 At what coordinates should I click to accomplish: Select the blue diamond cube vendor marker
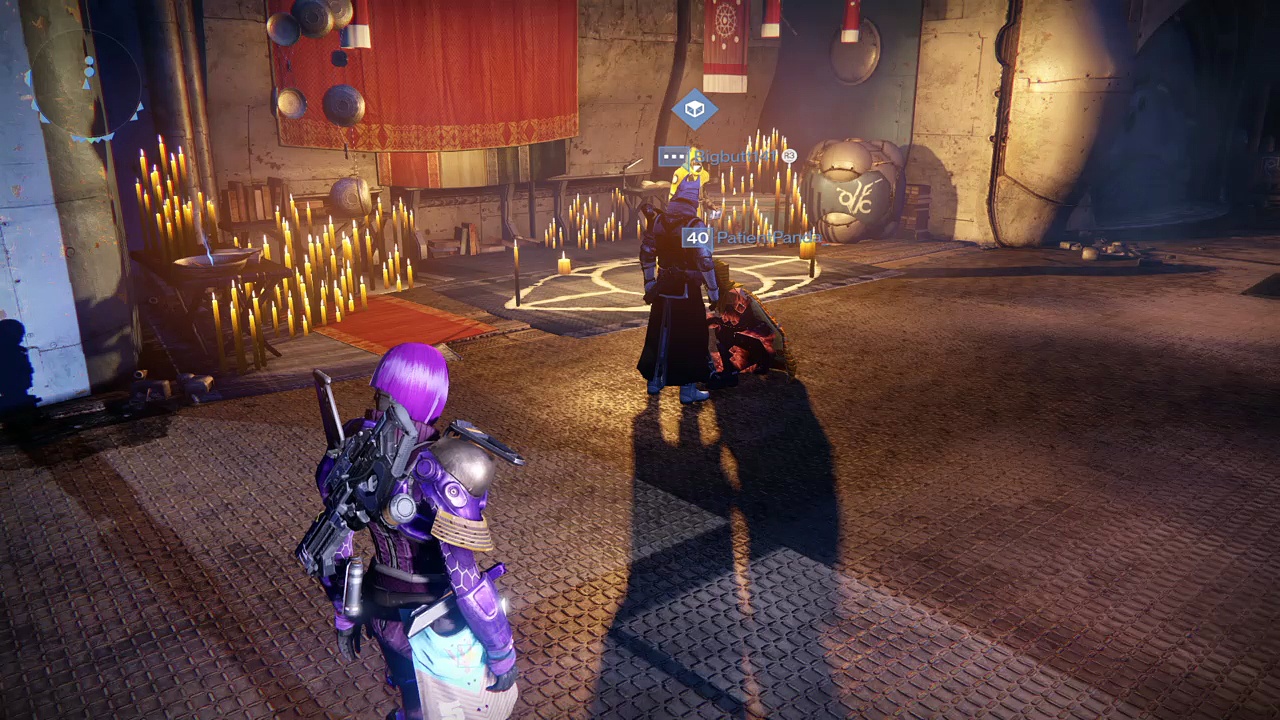[694, 109]
